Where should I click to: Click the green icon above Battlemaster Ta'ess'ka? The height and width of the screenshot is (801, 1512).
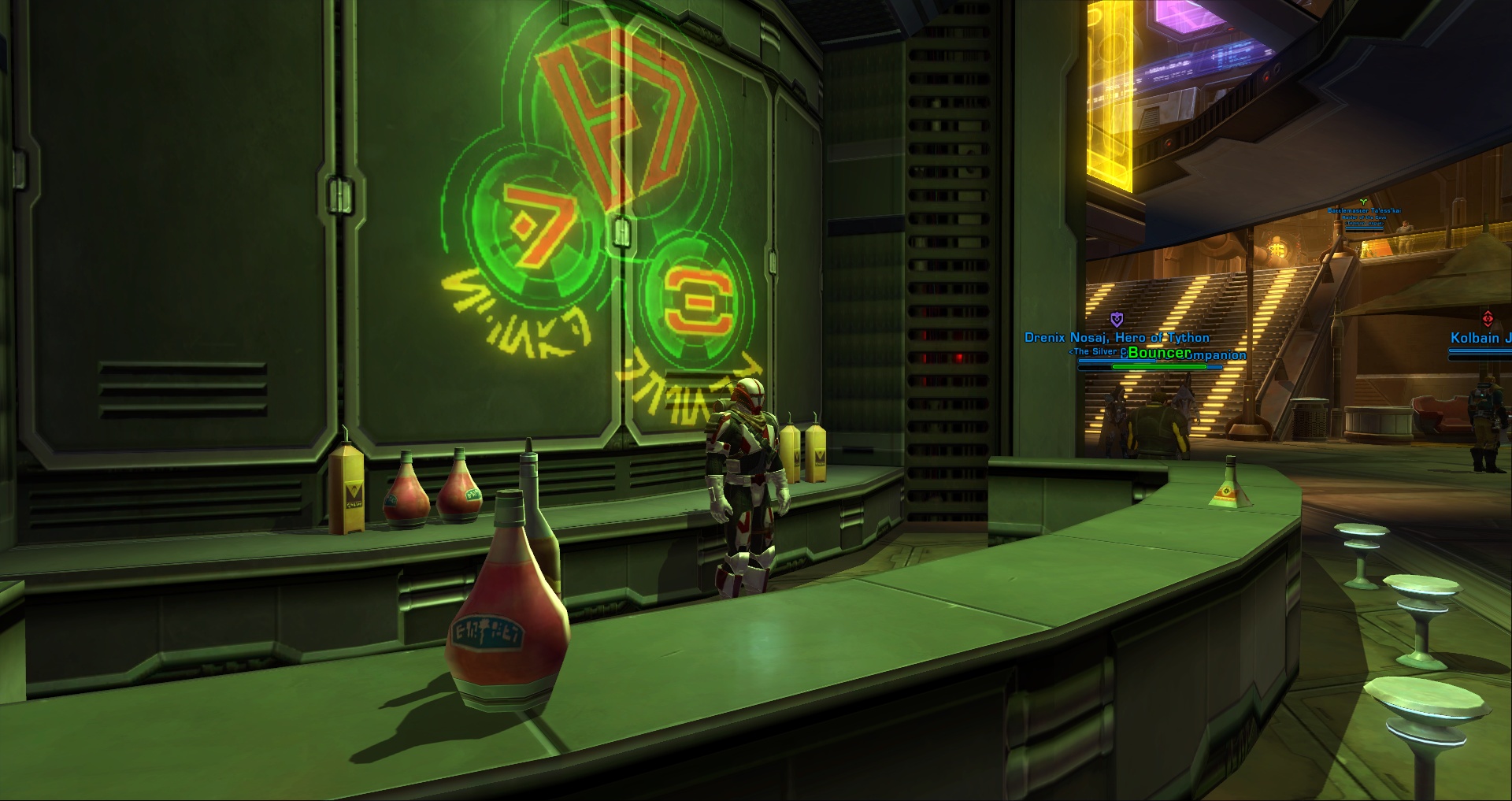tap(1363, 202)
